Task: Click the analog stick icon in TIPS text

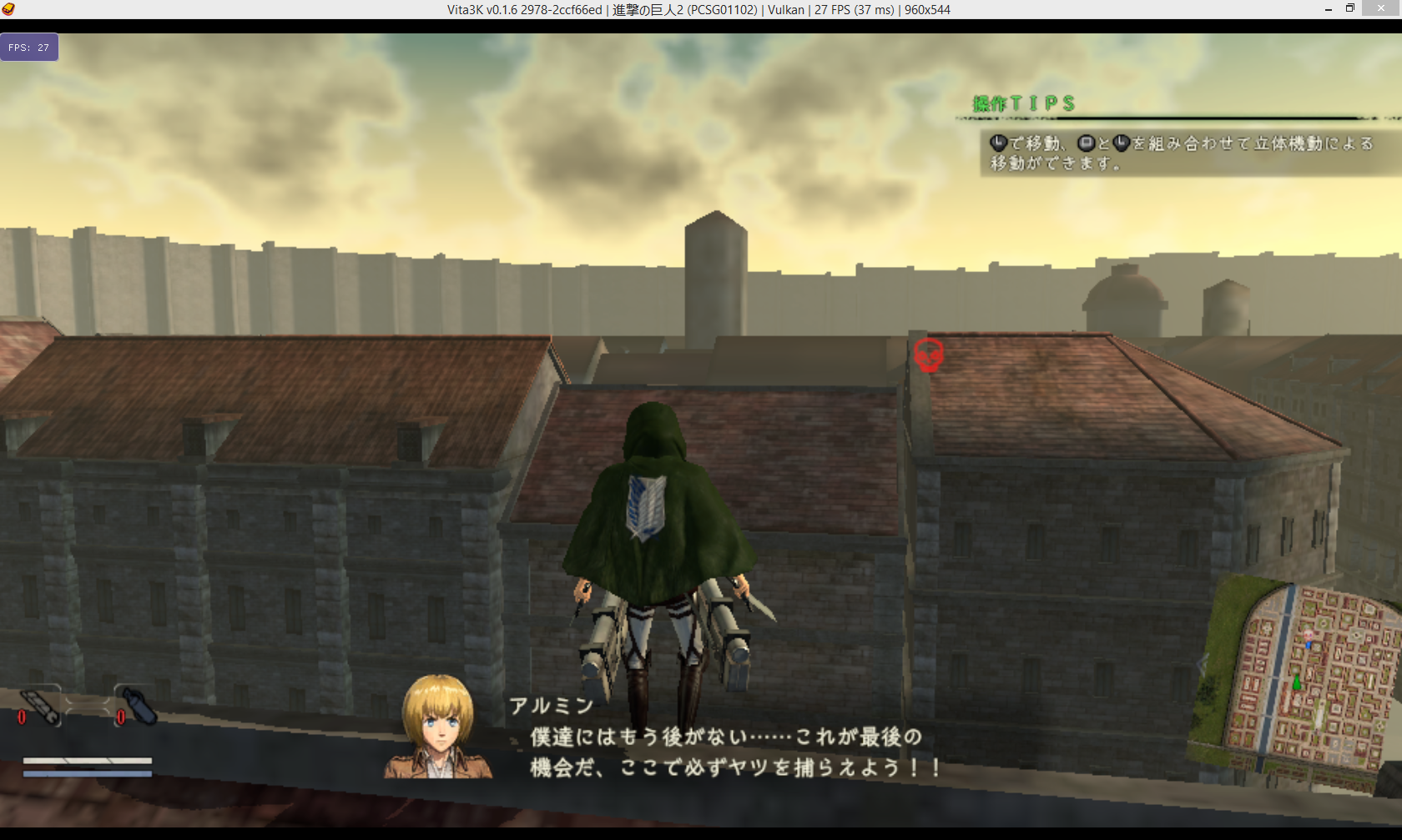Action: click(x=998, y=143)
